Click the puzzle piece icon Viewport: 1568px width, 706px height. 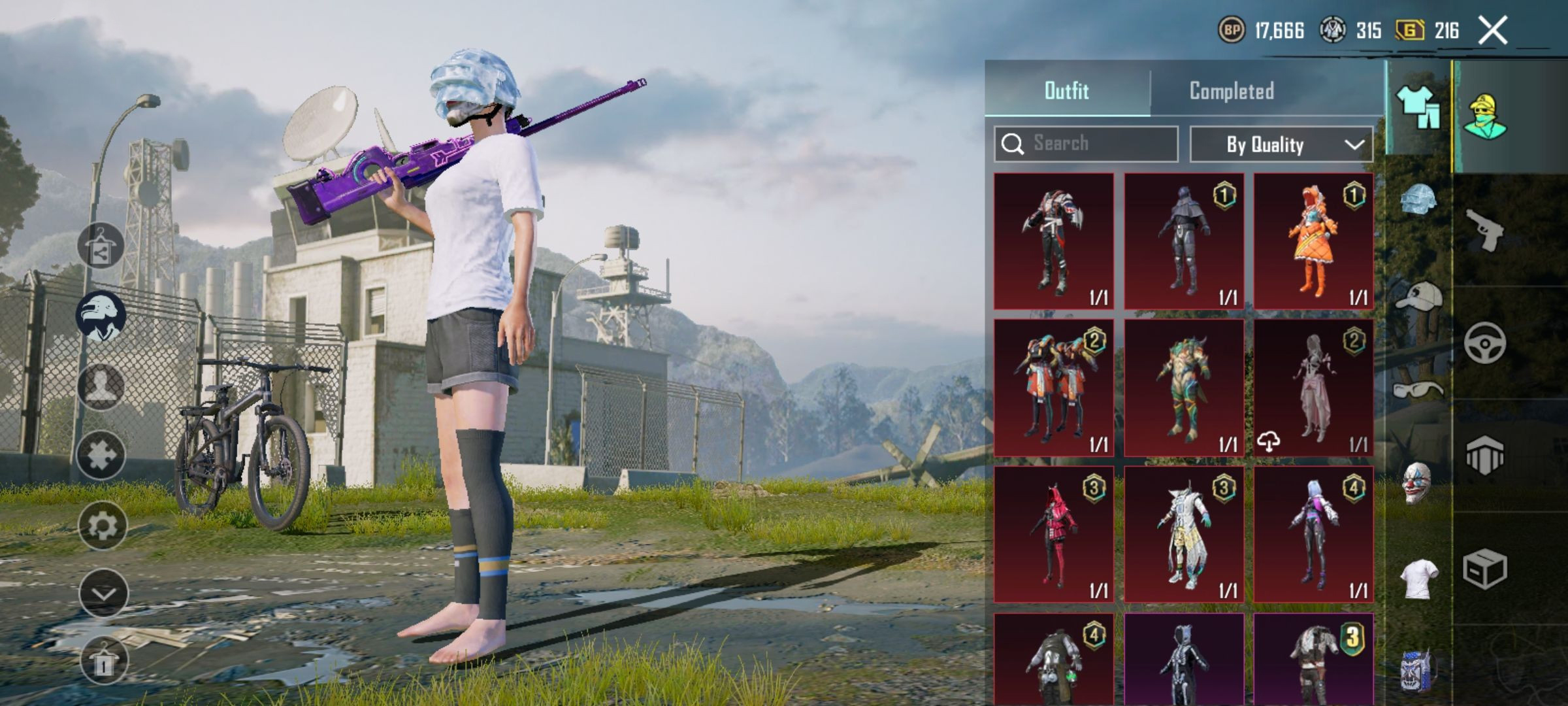[x=101, y=455]
